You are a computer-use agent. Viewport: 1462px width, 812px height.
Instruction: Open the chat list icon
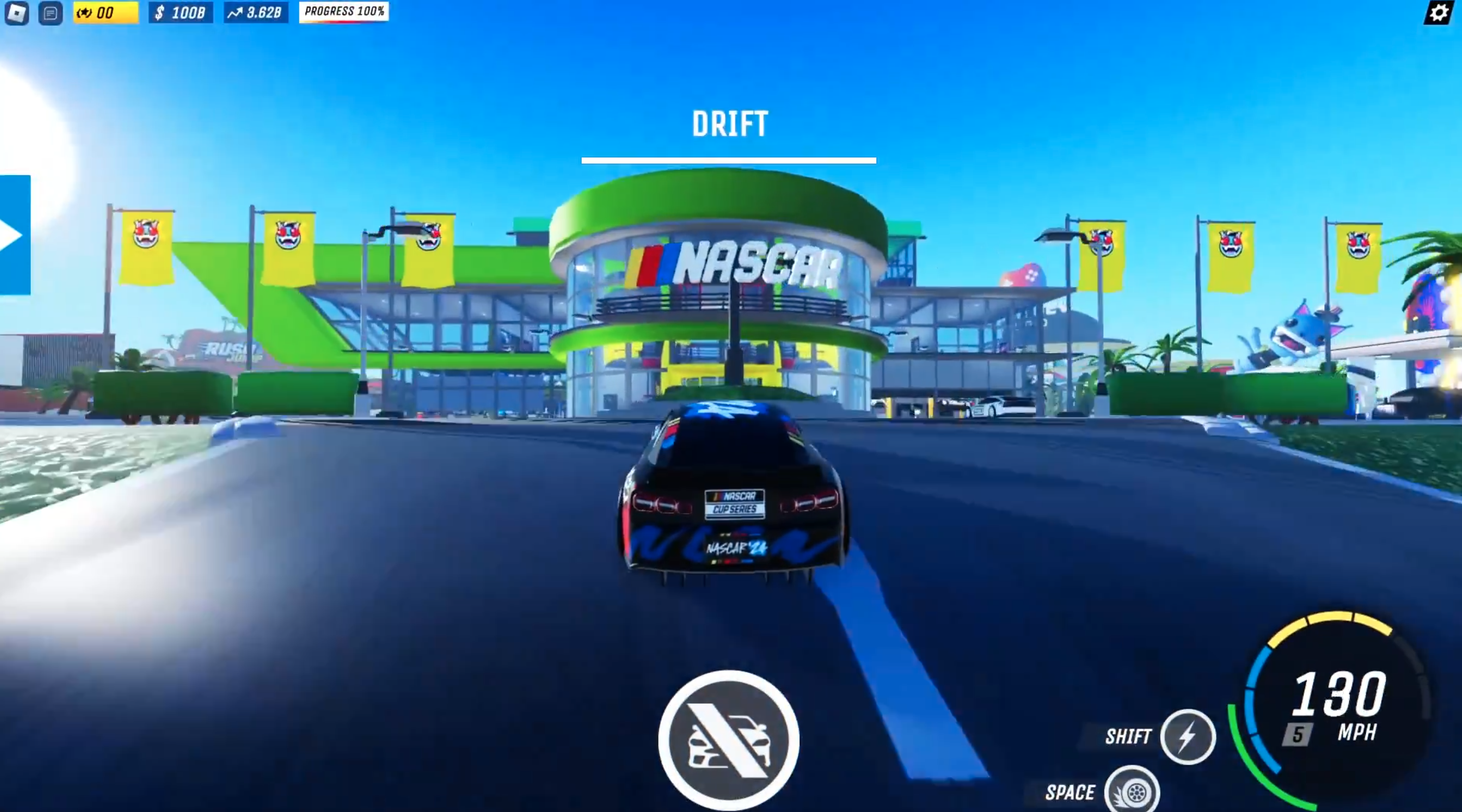(50, 13)
